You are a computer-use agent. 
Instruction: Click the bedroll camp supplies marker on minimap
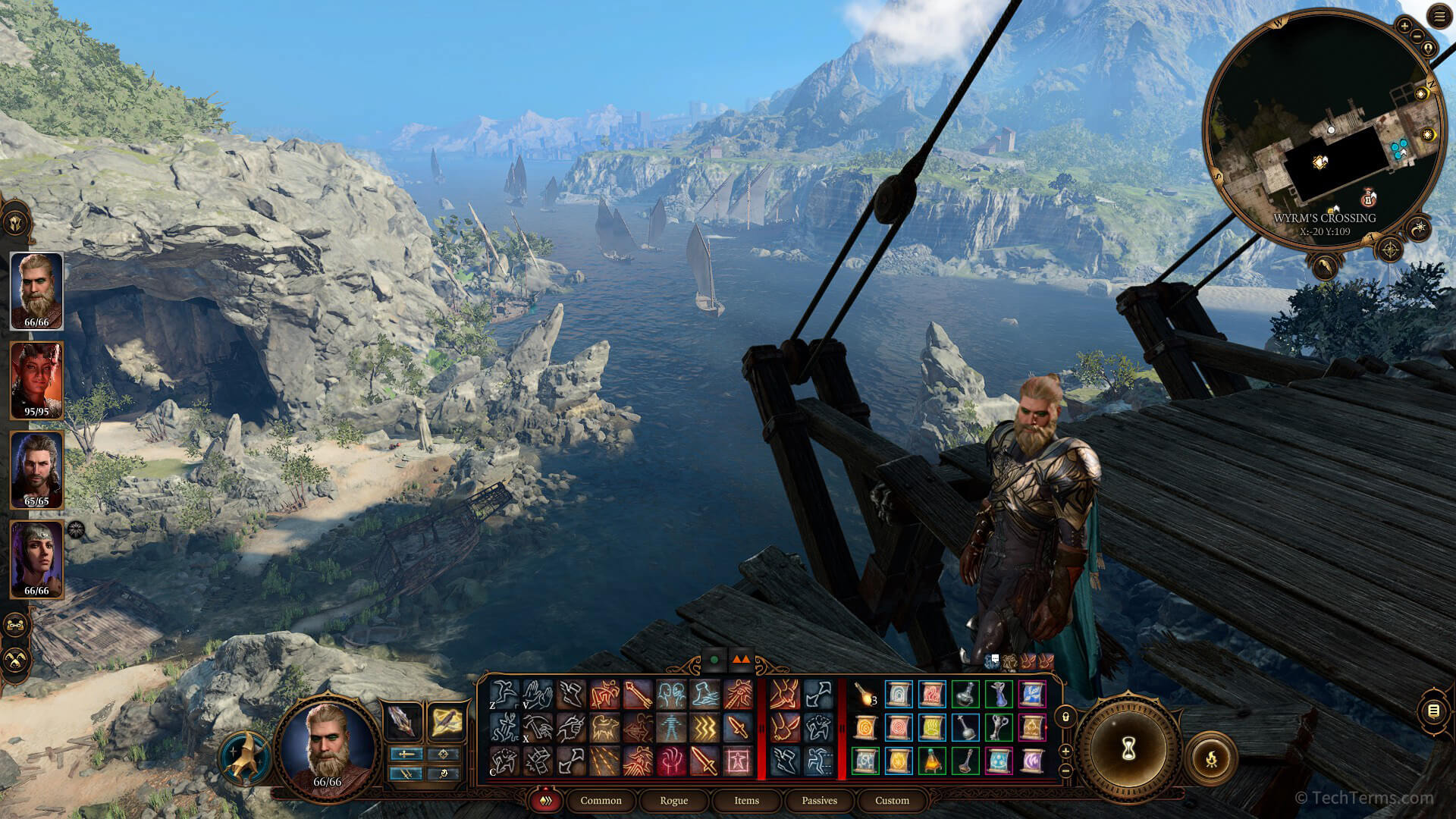tap(1369, 199)
